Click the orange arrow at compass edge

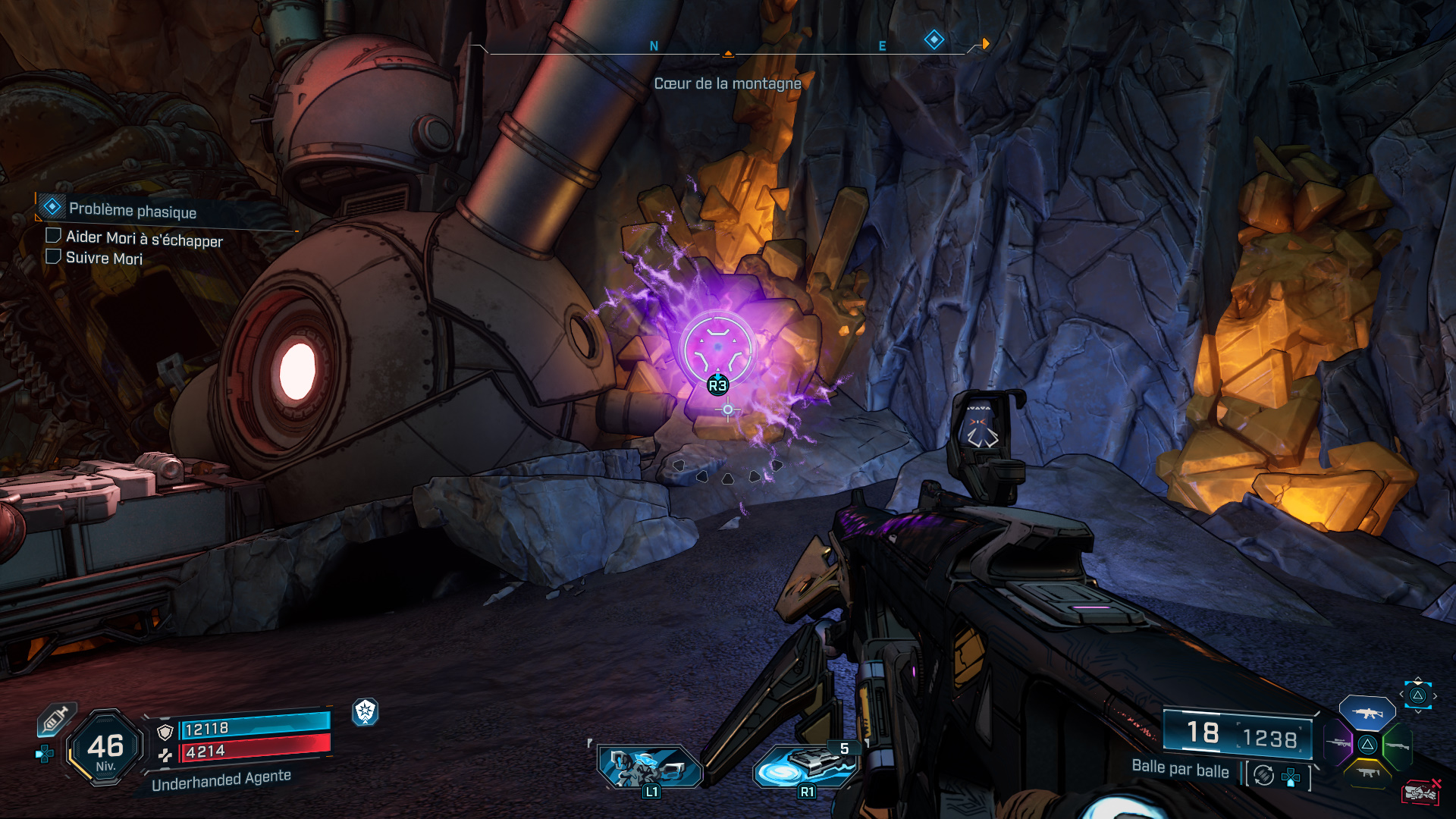[x=985, y=44]
